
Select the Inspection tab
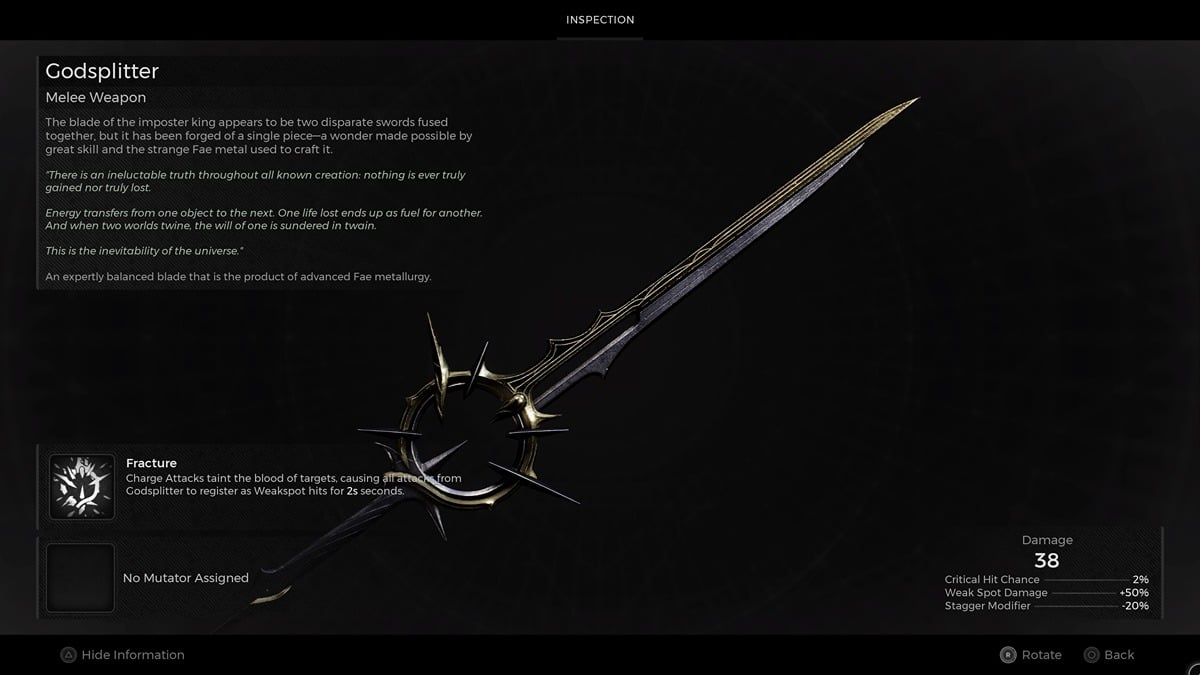[600, 20]
